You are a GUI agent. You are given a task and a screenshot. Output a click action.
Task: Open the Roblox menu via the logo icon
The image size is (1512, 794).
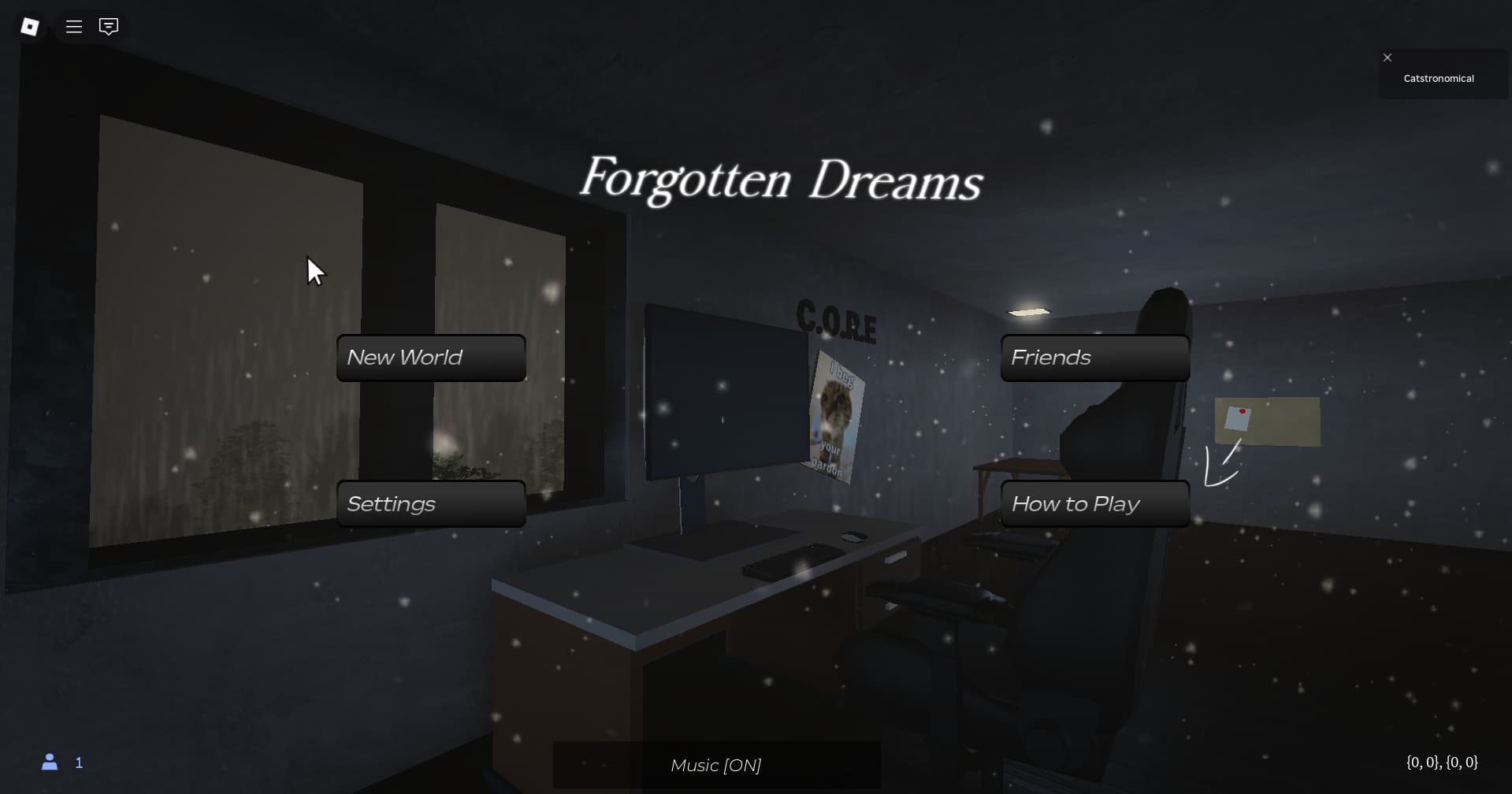(29, 26)
